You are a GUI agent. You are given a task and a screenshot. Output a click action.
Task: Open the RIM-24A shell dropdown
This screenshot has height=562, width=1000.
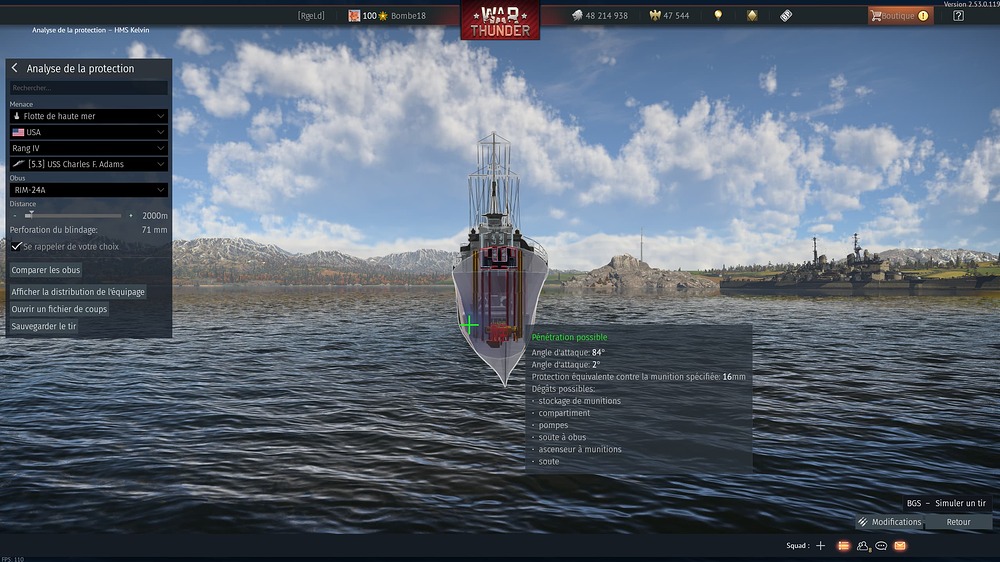88,190
